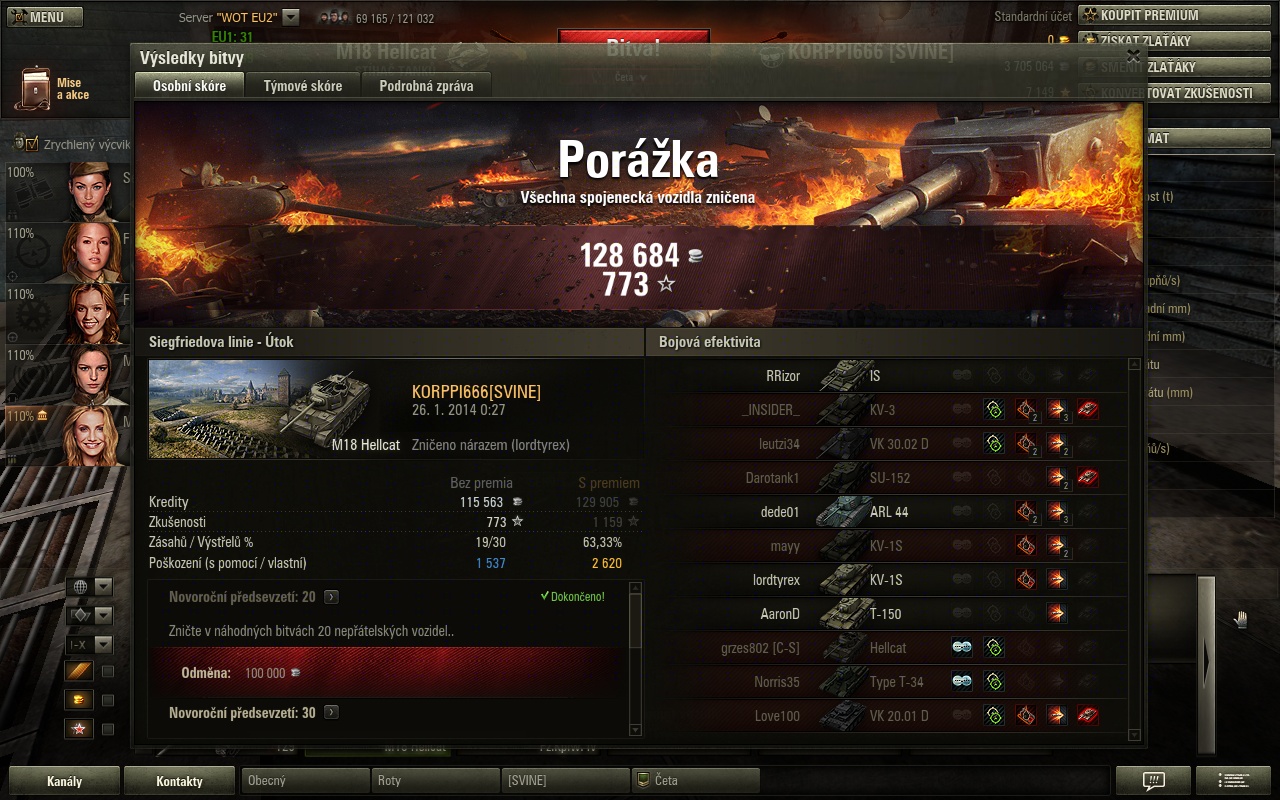Open the Kontakty list
1280x800 pixels.
click(179, 781)
